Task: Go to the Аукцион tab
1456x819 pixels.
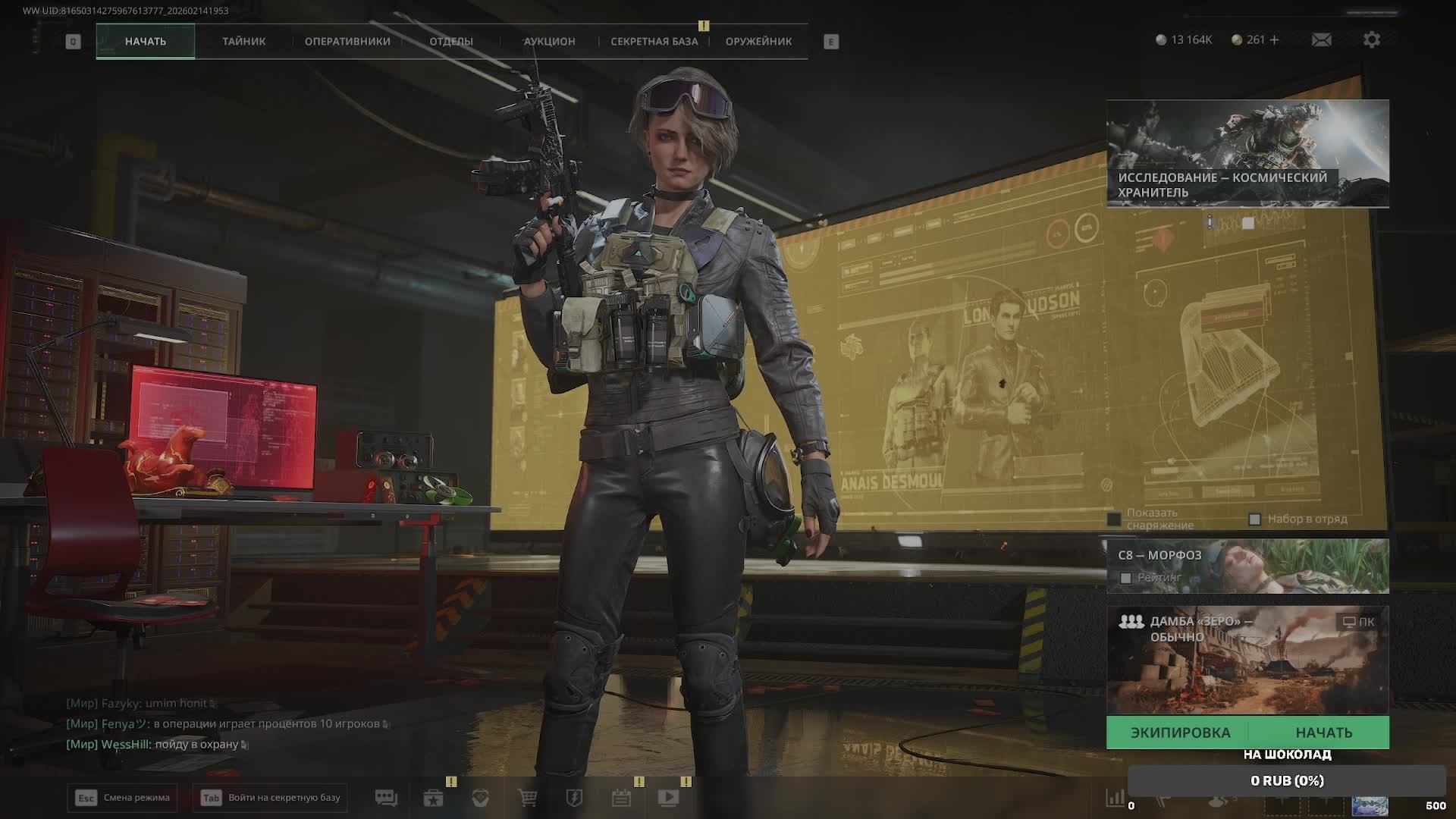Action: click(x=549, y=42)
